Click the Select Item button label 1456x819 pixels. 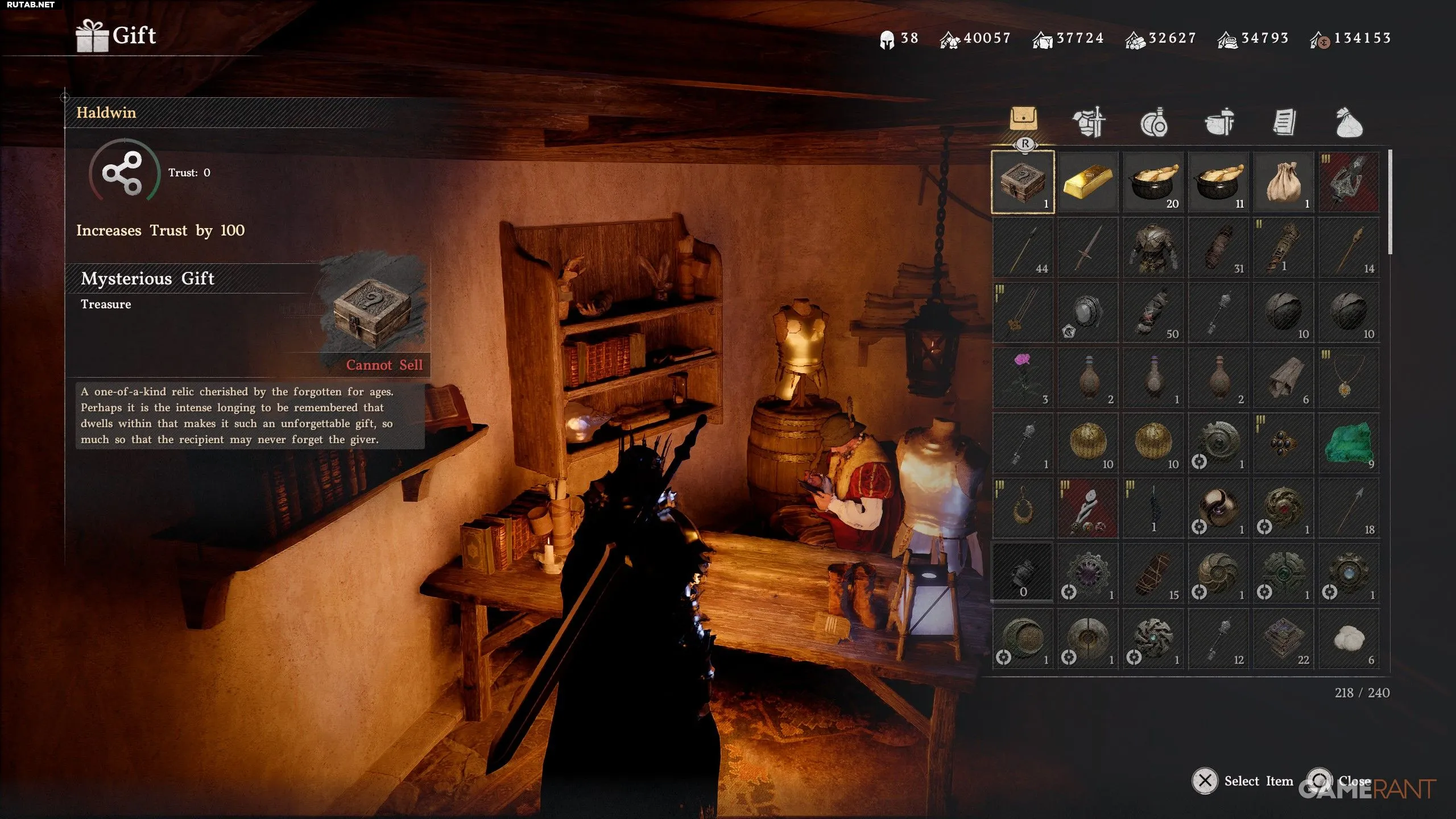click(x=1258, y=781)
